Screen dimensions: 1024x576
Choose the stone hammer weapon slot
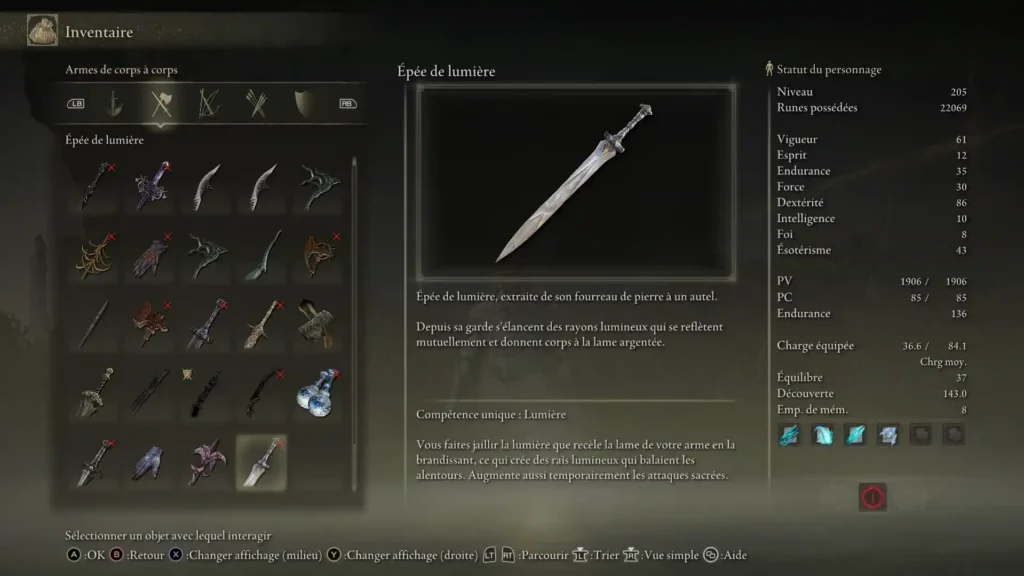[314, 324]
